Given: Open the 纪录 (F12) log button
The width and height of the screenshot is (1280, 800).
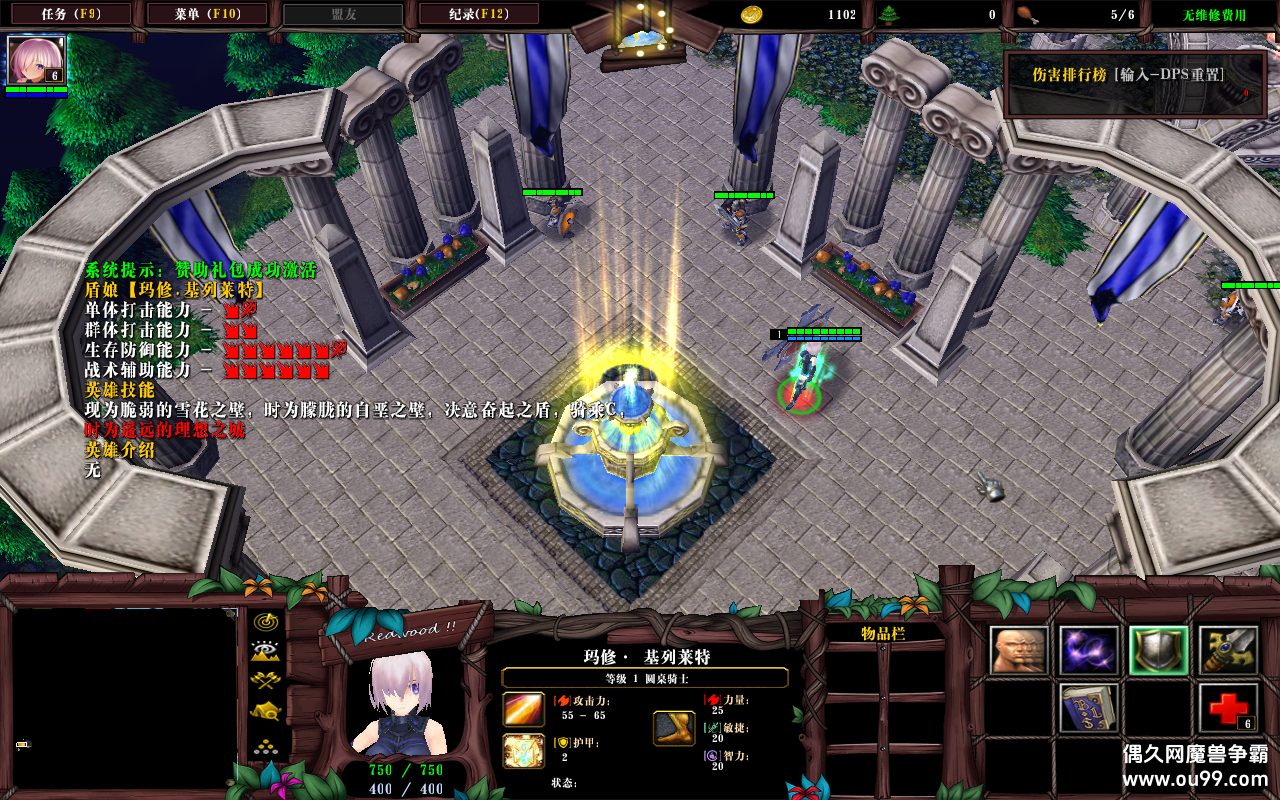Looking at the screenshot, I should point(479,14).
